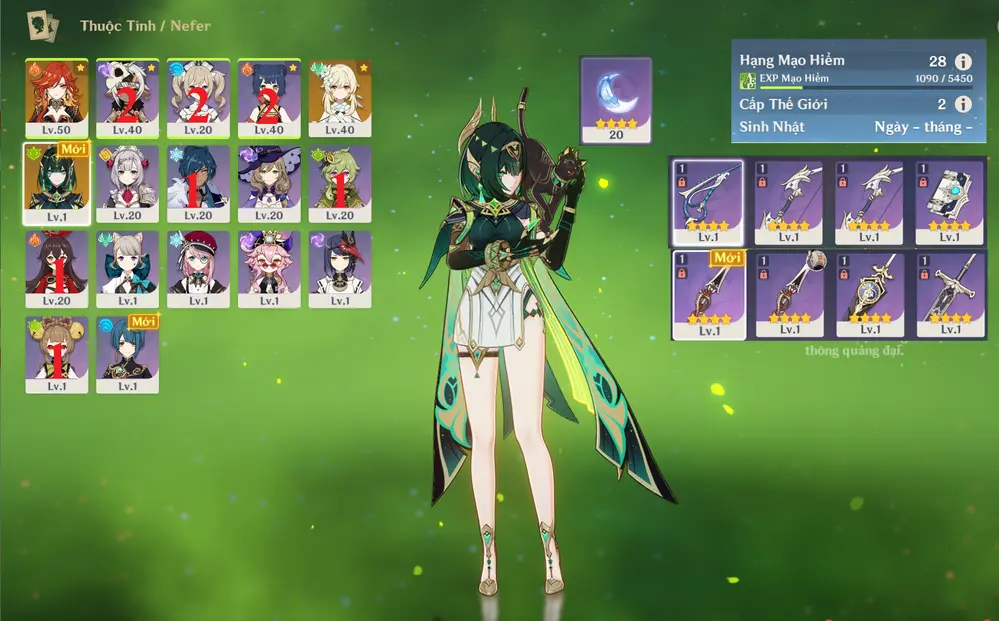Screen dimensions: 999x621
Task: Show World Level info
Action: [963, 104]
